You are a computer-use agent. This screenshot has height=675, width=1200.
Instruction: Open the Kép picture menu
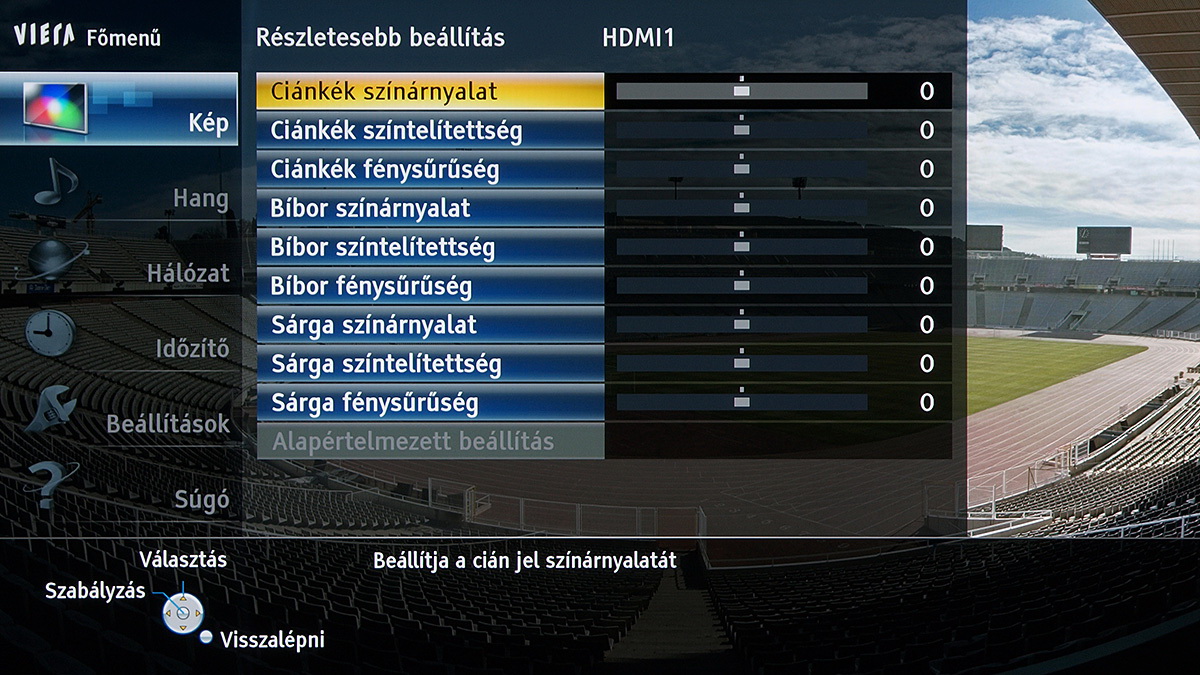coord(119,109)
